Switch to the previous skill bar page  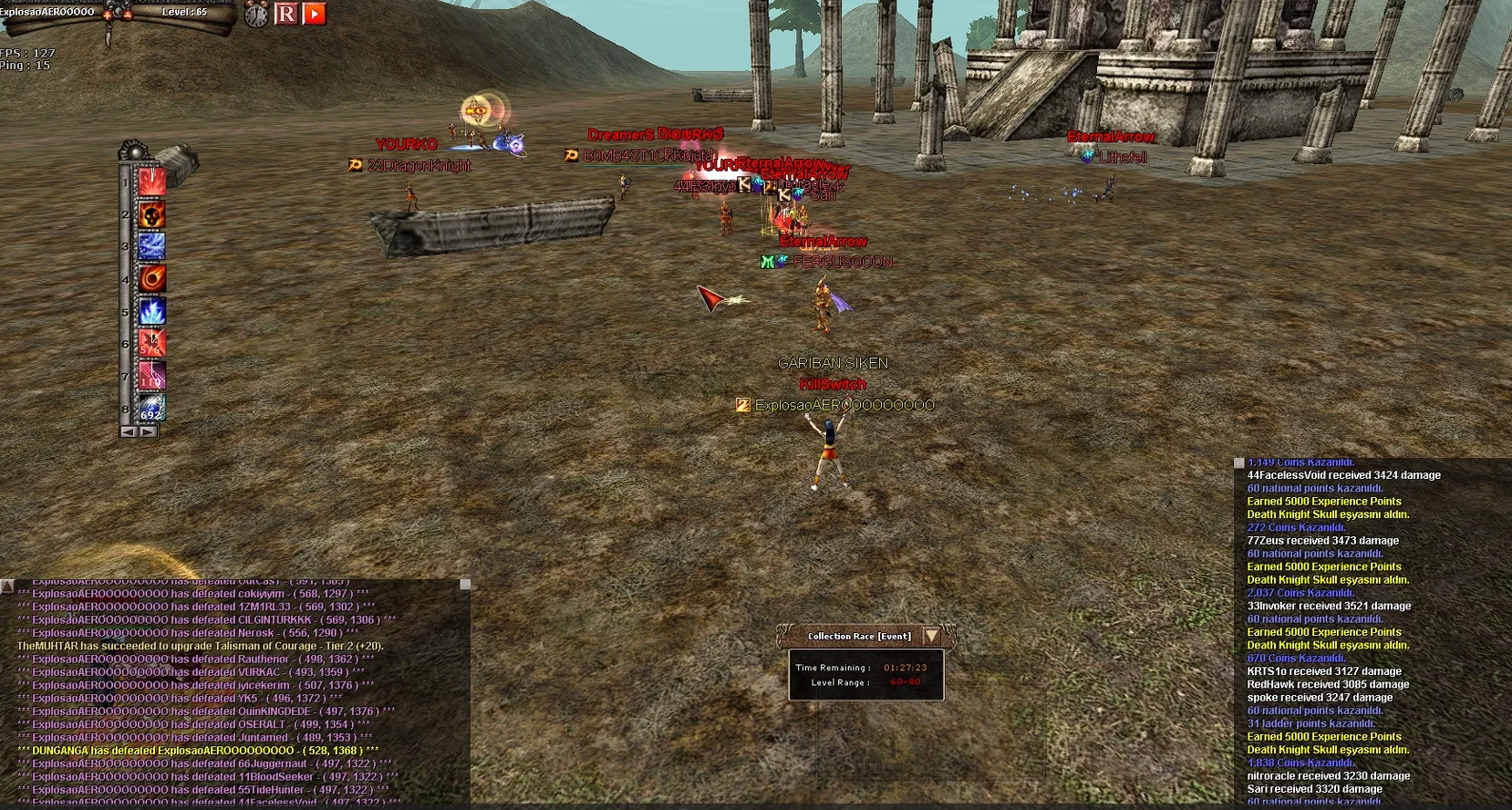pos(129,431)
